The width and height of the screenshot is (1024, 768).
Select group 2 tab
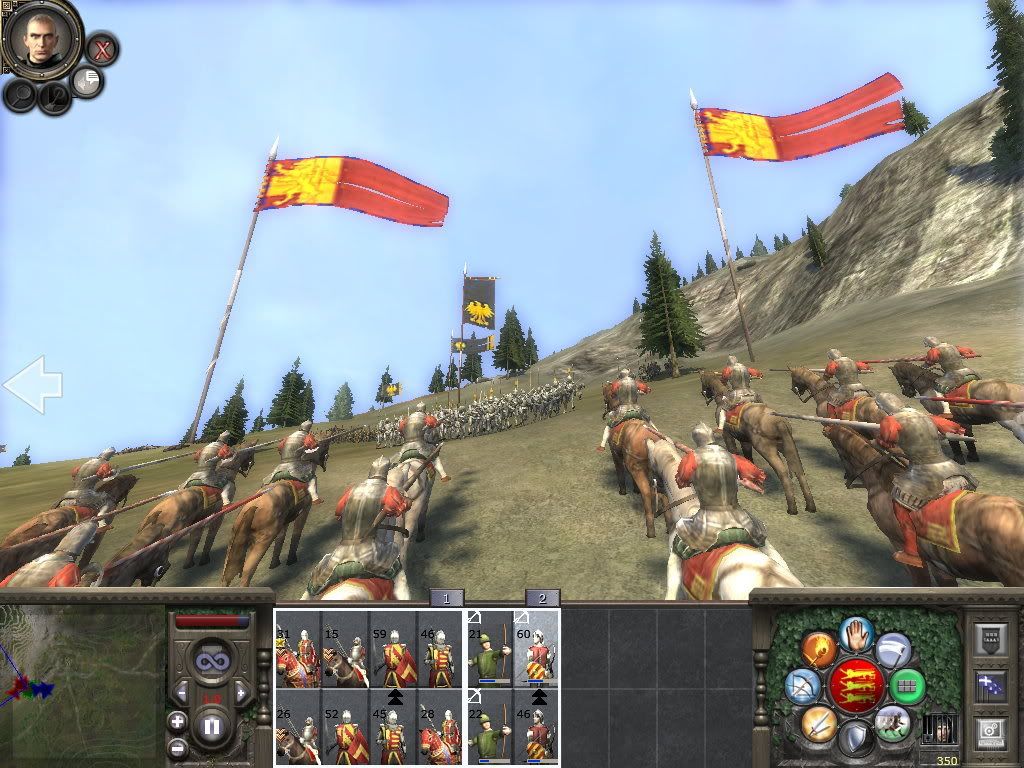tap(542, 598)
